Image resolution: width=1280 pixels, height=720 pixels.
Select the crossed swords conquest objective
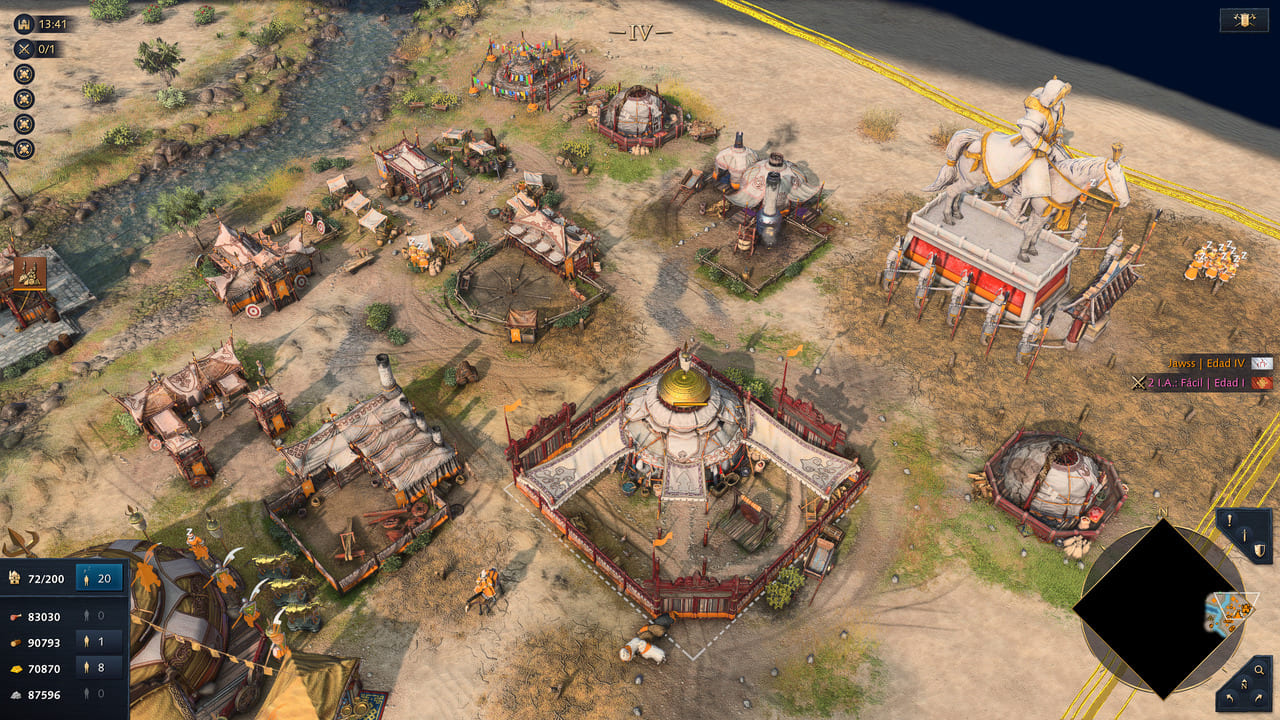click(x=24, y=48)
